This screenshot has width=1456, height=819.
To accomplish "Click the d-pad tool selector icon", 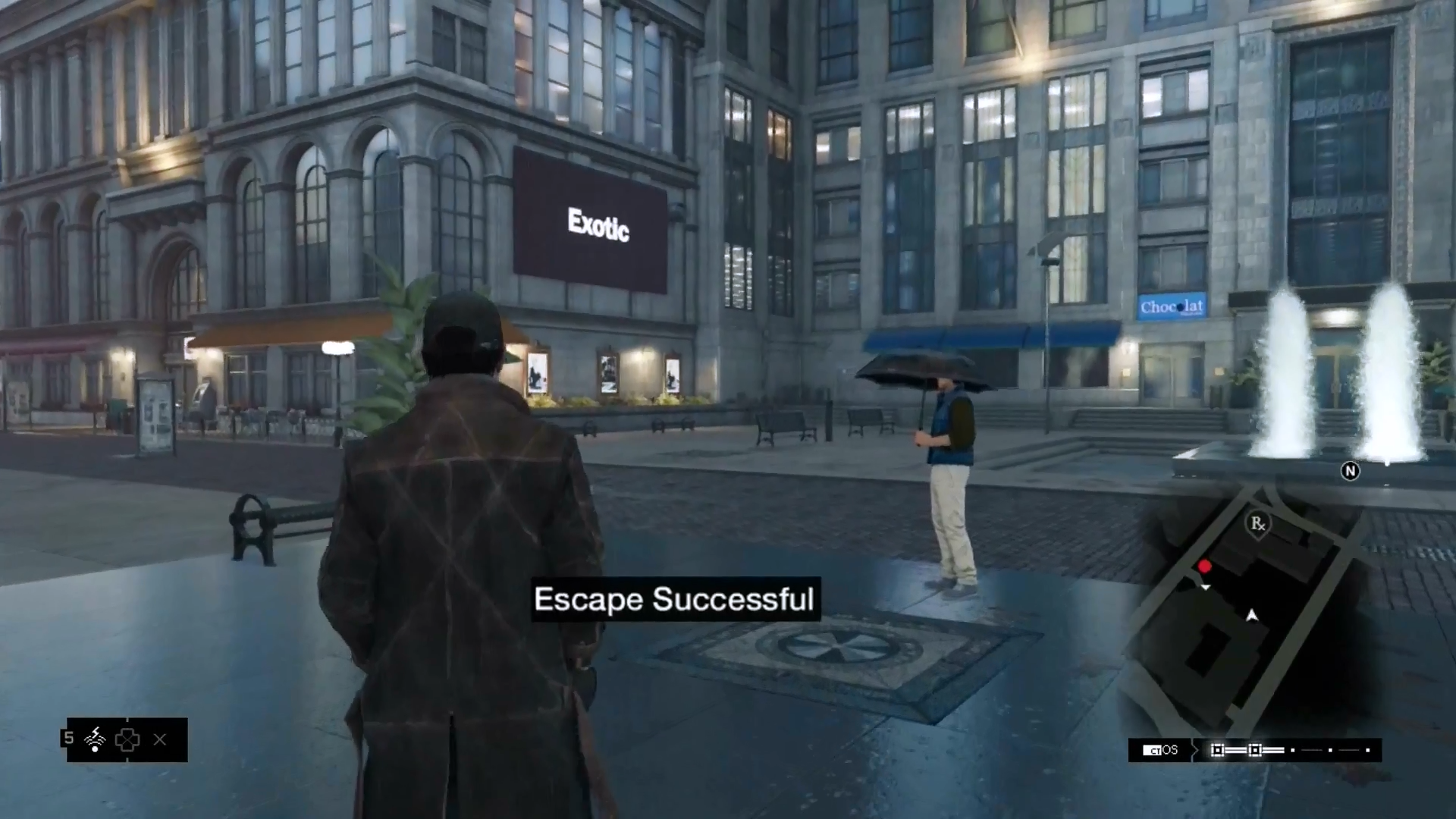I will tap(127, 739).
